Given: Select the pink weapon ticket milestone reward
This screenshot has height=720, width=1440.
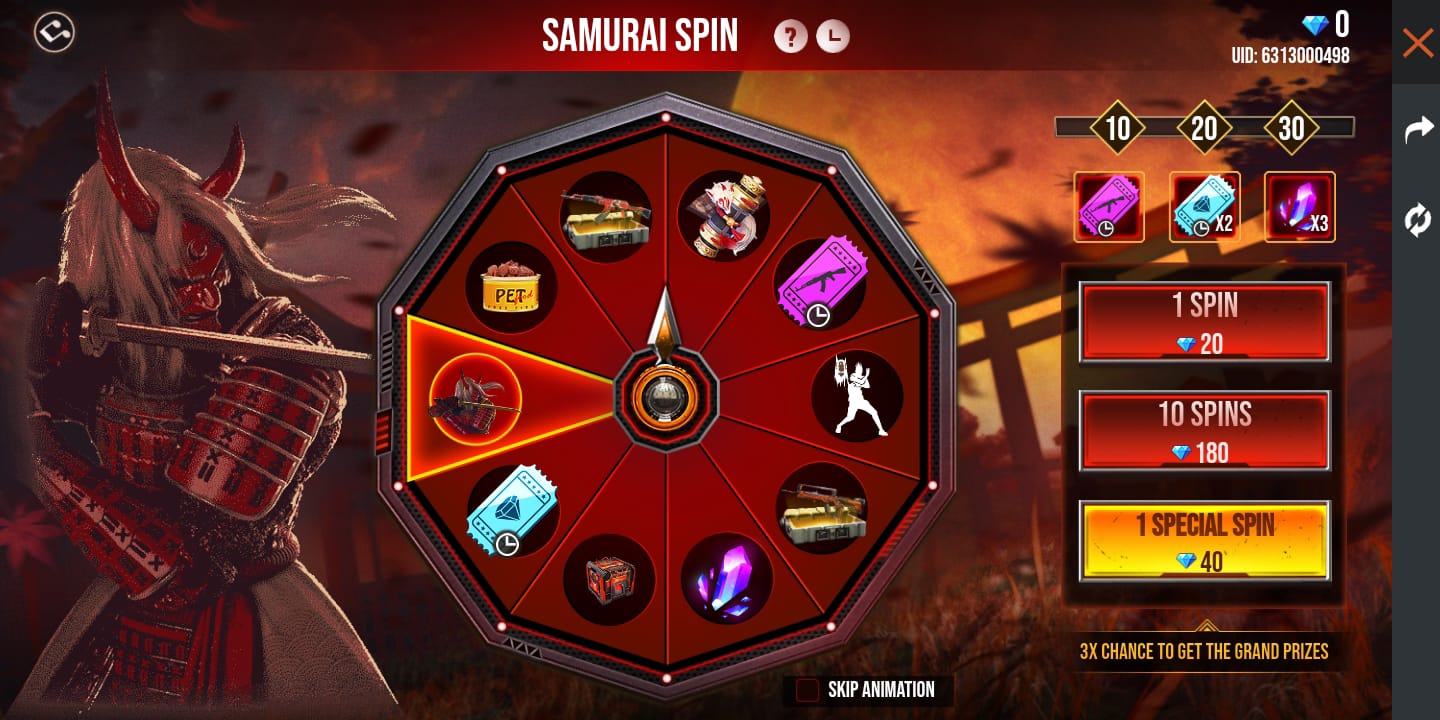Looking at the screenshot, I should 1109,207.
